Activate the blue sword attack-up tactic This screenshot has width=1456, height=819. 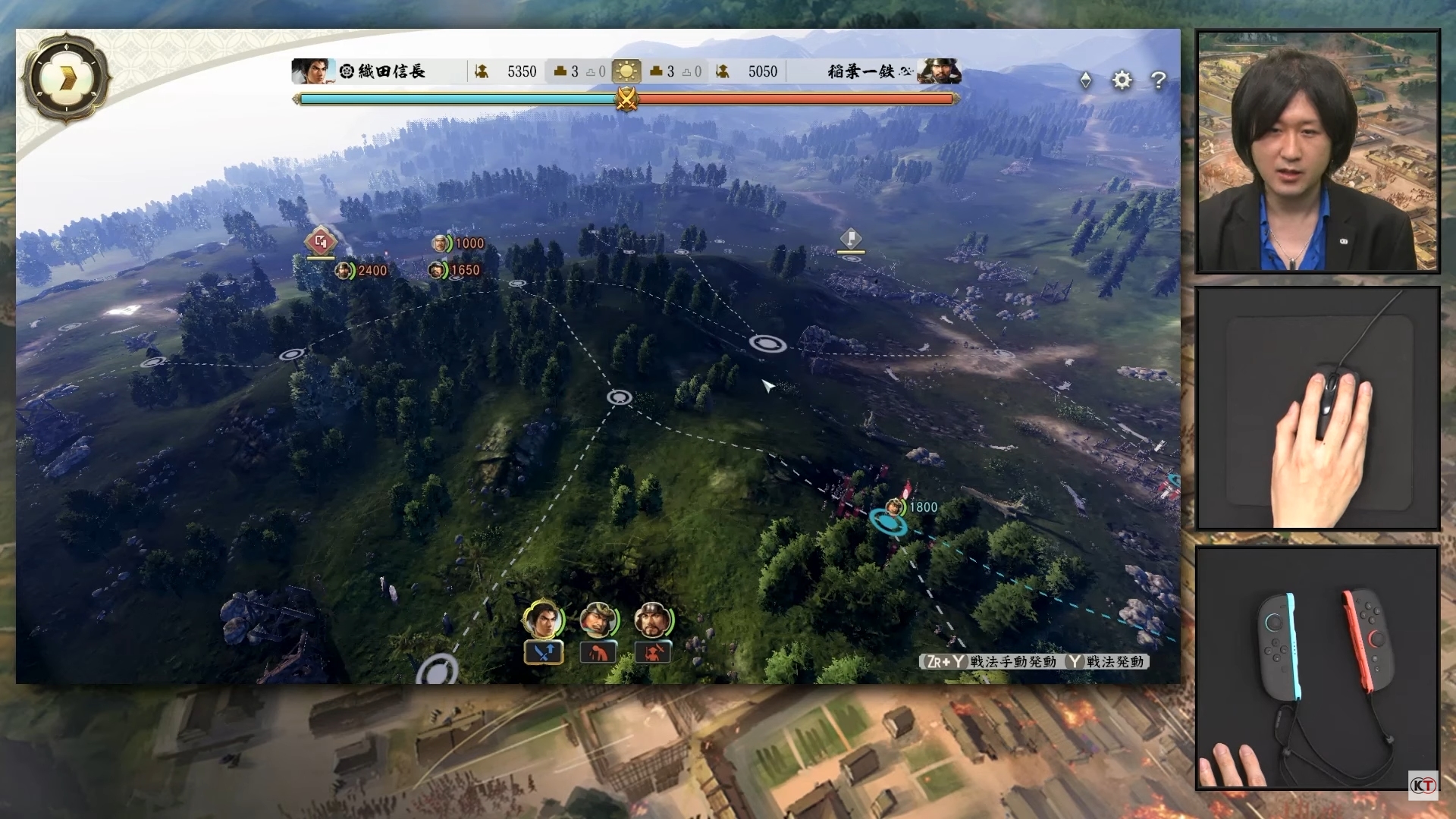[x=544, y=652]
